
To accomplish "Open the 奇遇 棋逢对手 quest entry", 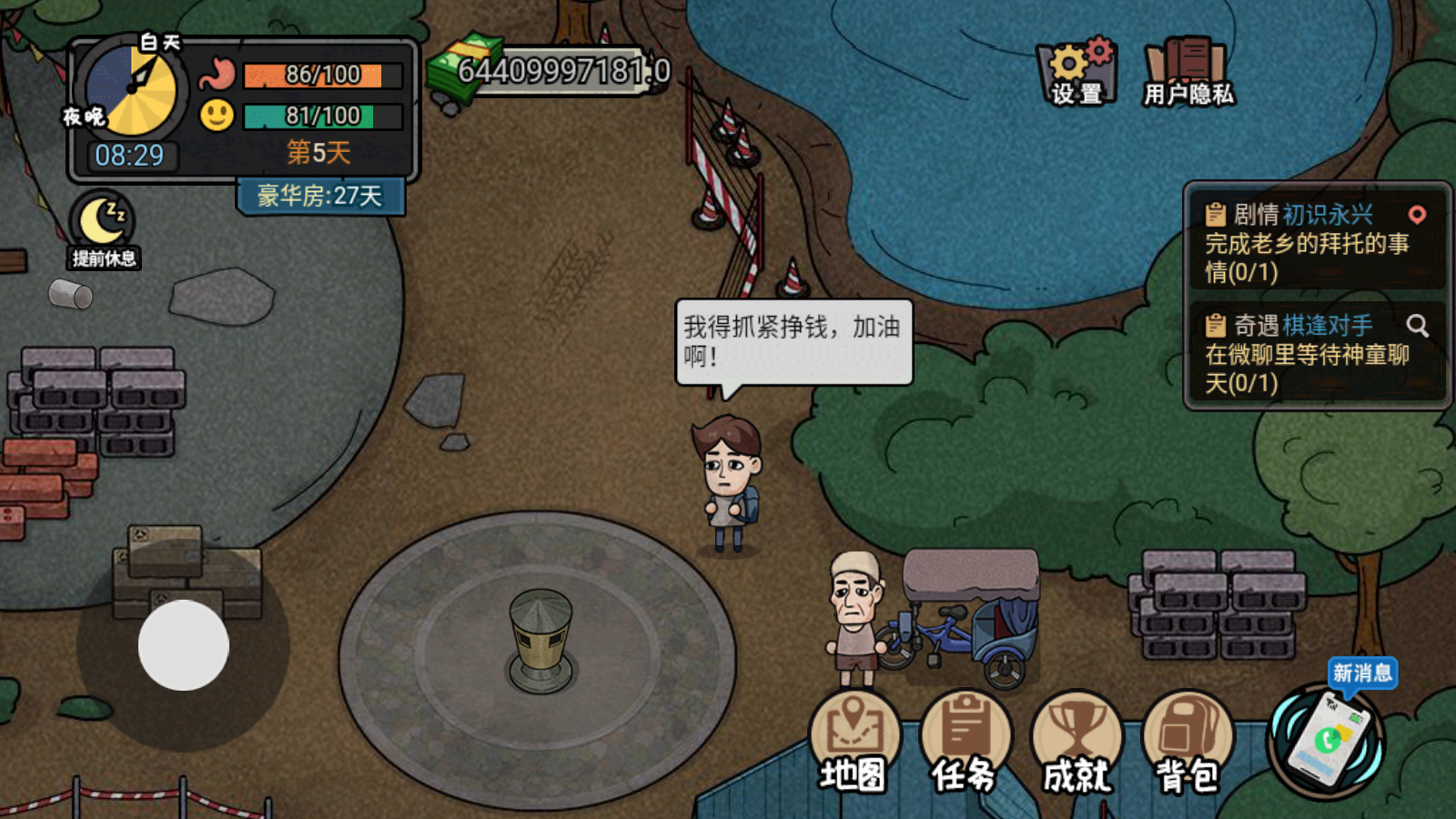I will click(x=1301, y=357).
